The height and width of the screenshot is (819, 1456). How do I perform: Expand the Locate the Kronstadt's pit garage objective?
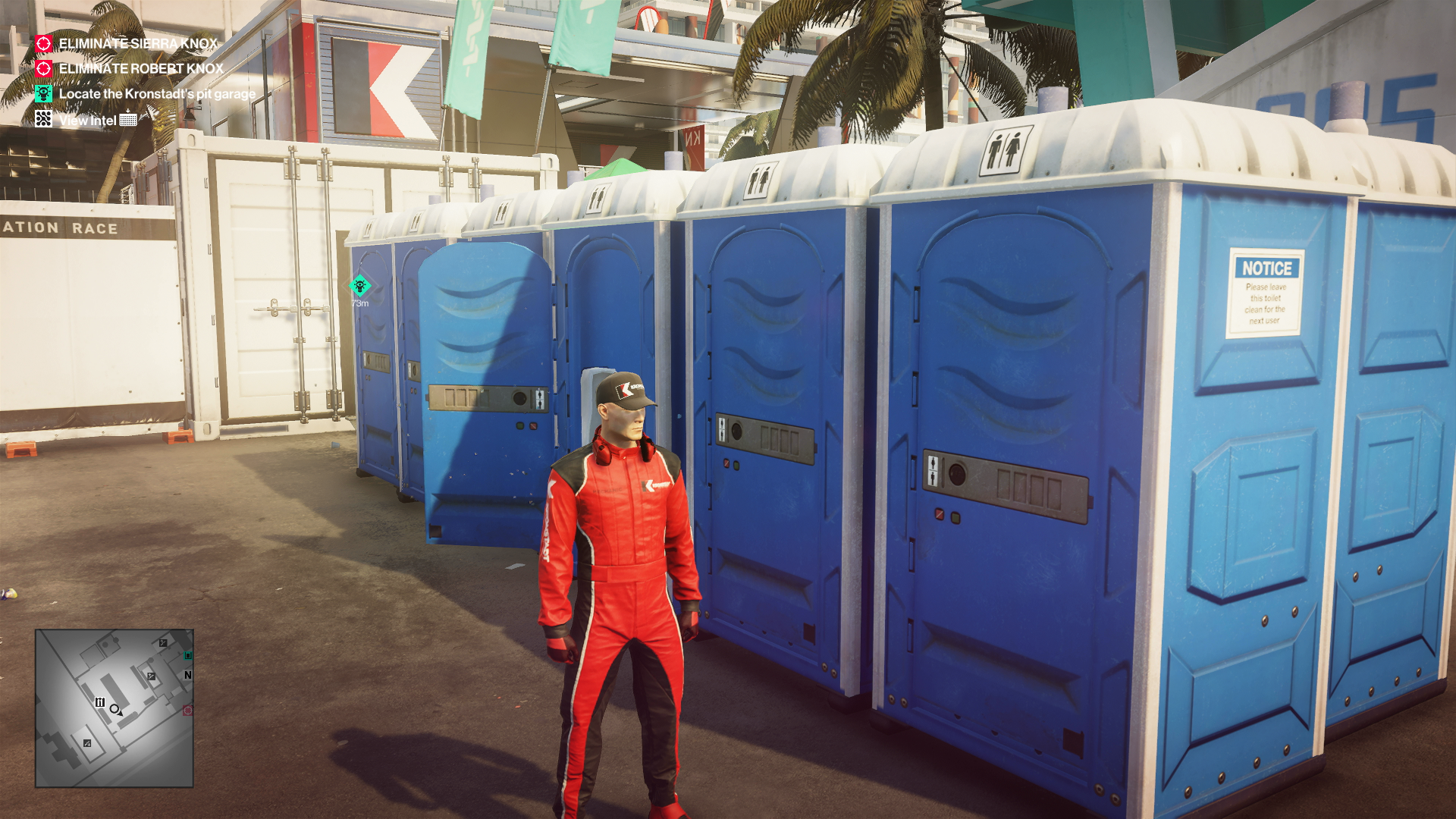point(155,93)
